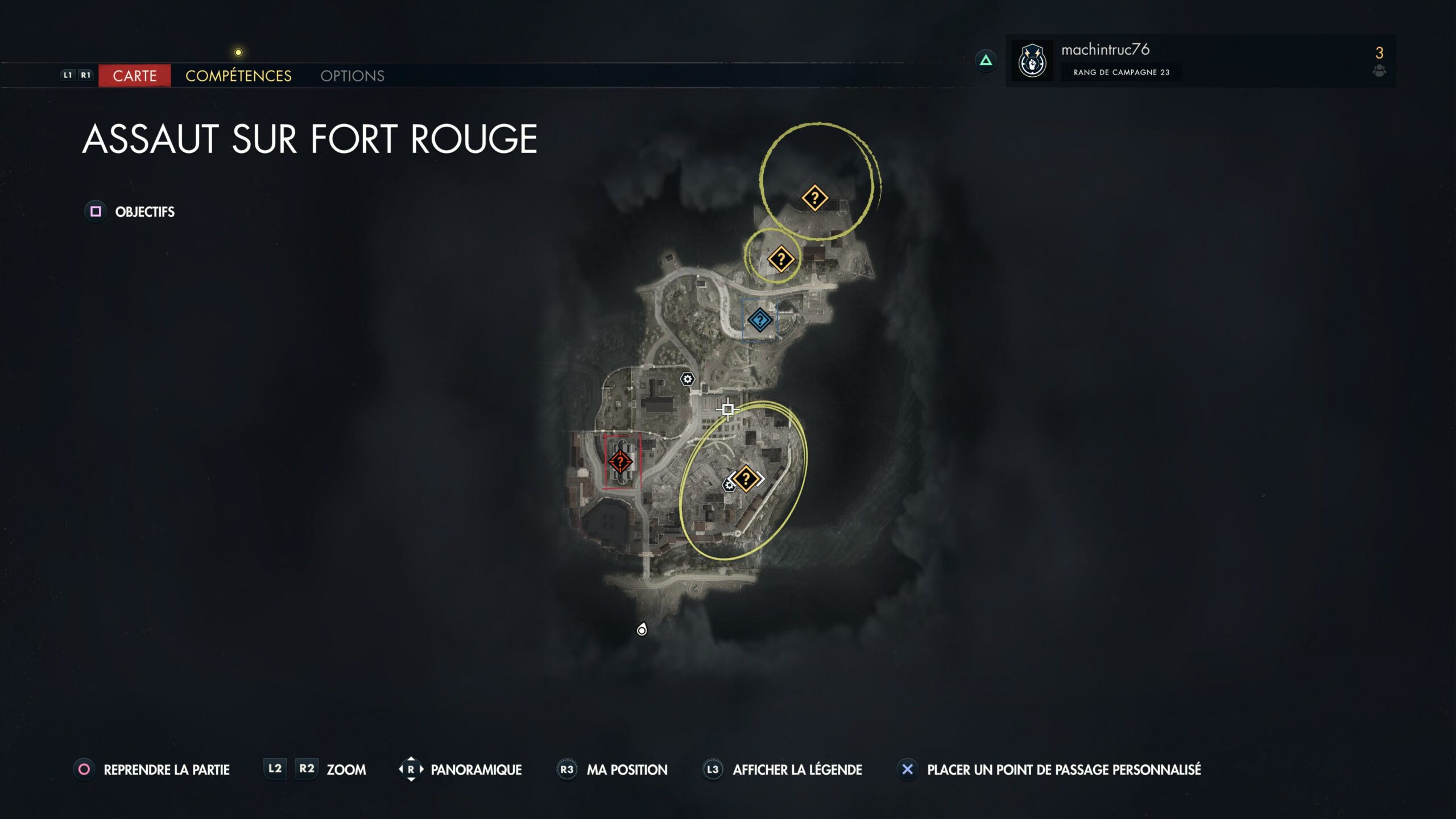Pick the orange marker in the largest round circle
1456x819 pixels.
pyautogui.click(x=814, y=198)
